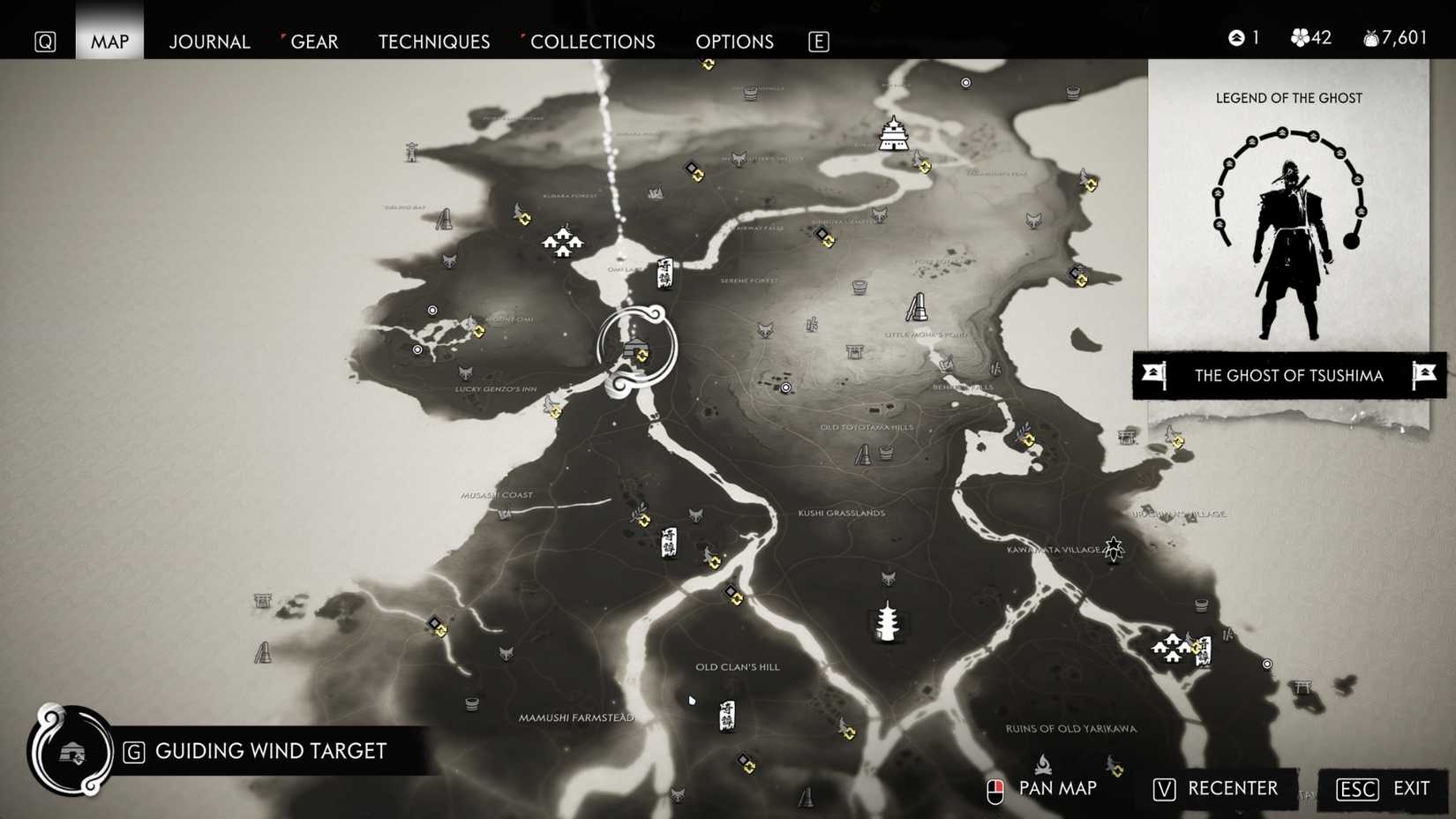Select the torii gate shrine icon on the east coast

click(1303, 688)
